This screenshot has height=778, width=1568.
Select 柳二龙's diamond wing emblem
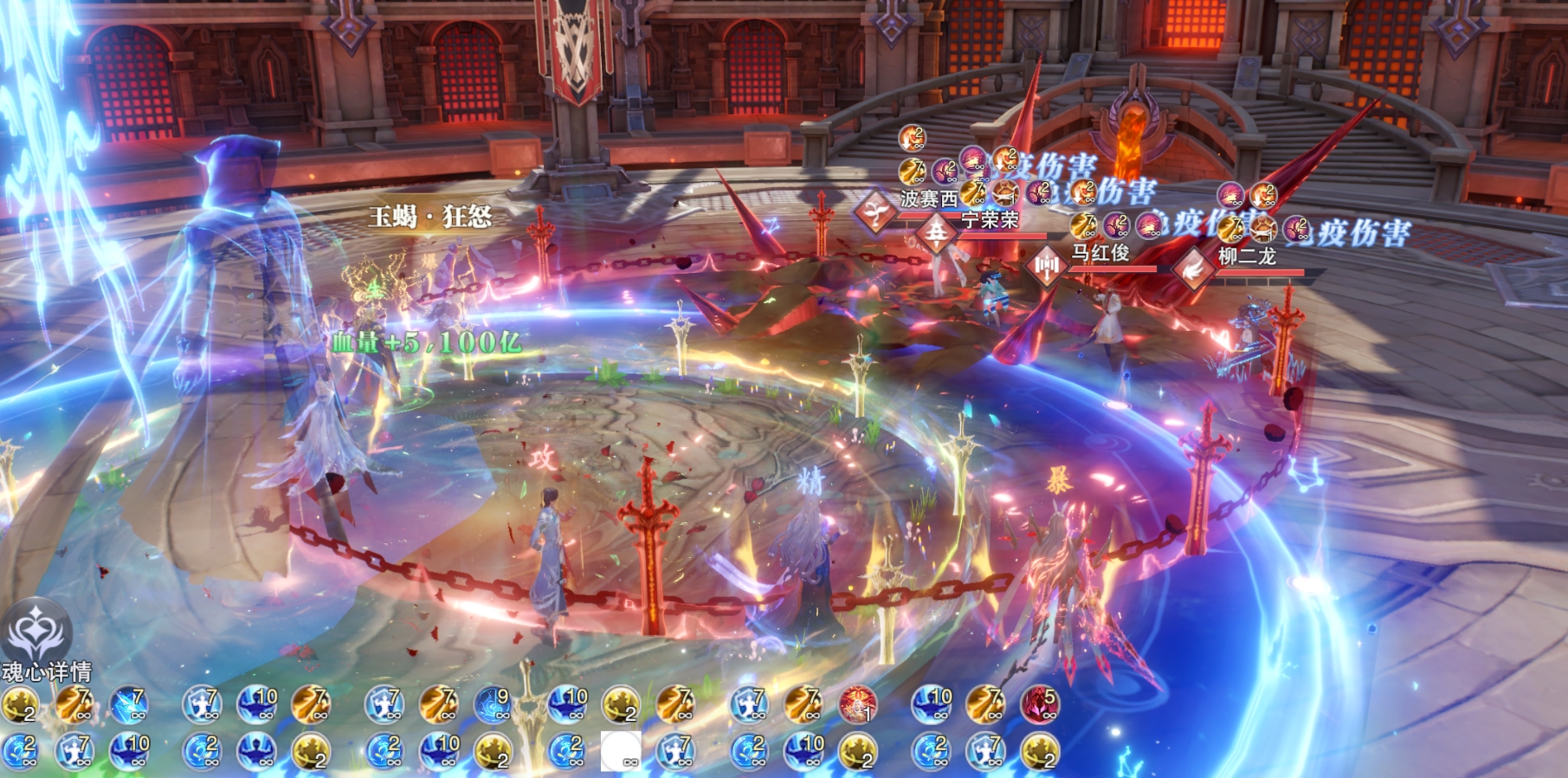pyautogui.click(x=1194, y=268)
